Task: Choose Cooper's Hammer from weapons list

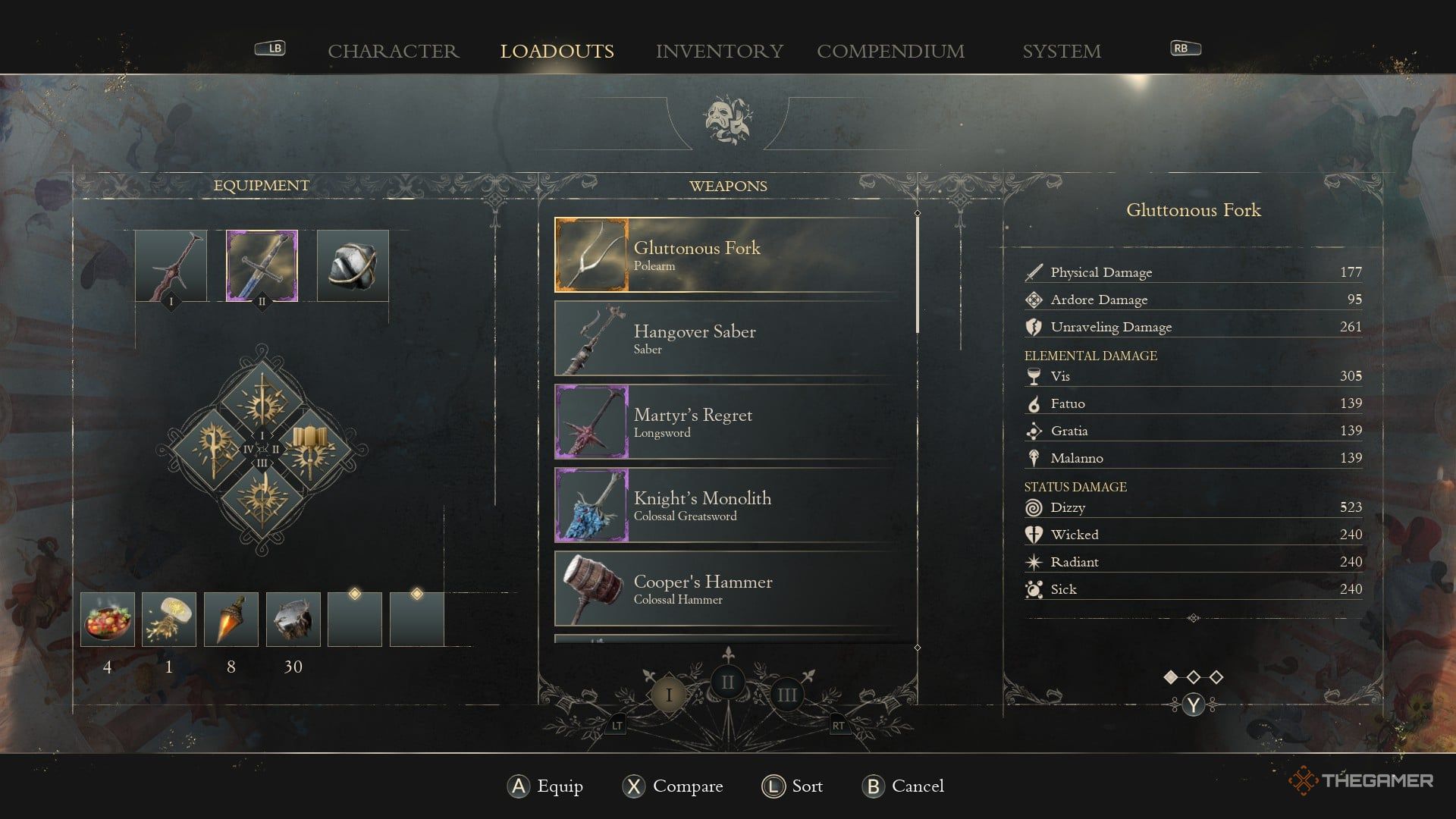Action: click(734, 588)
